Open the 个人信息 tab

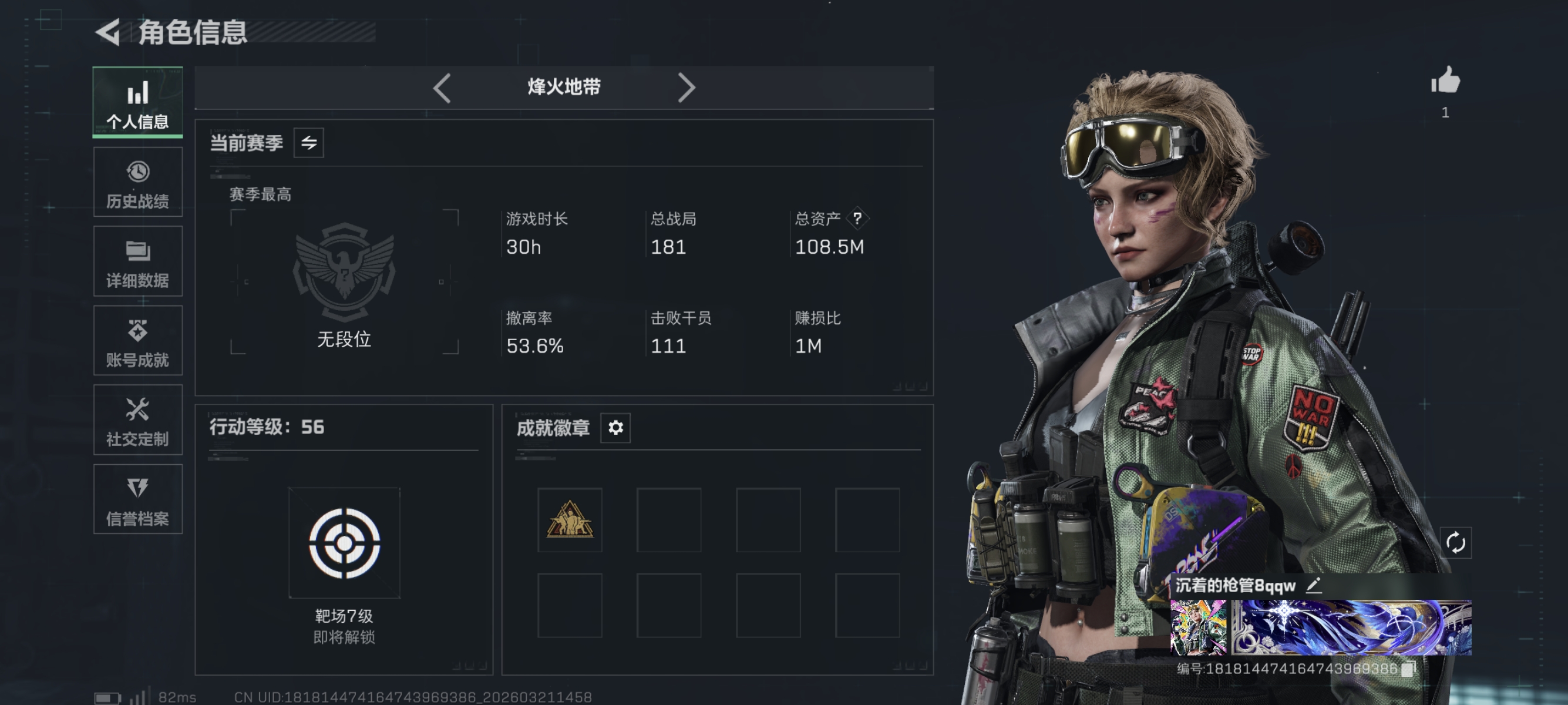(x=137, y=102)
